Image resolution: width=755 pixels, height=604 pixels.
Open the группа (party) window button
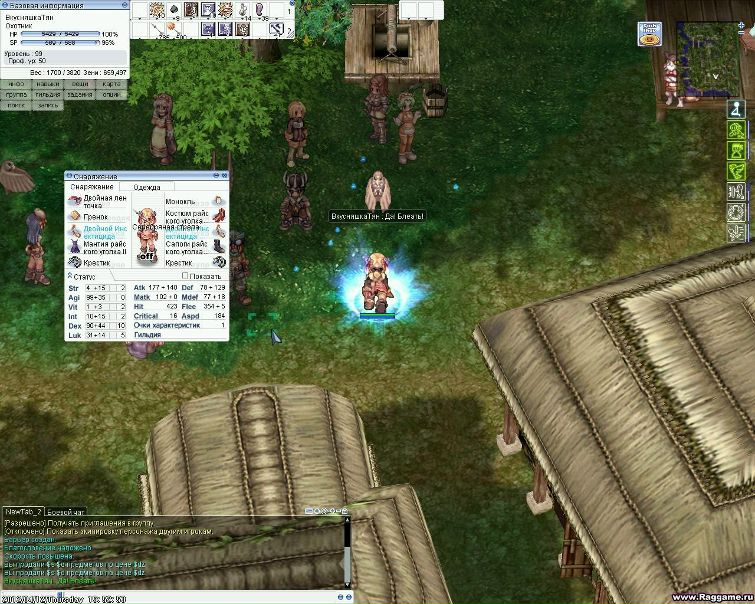click(x=17, y=95)
